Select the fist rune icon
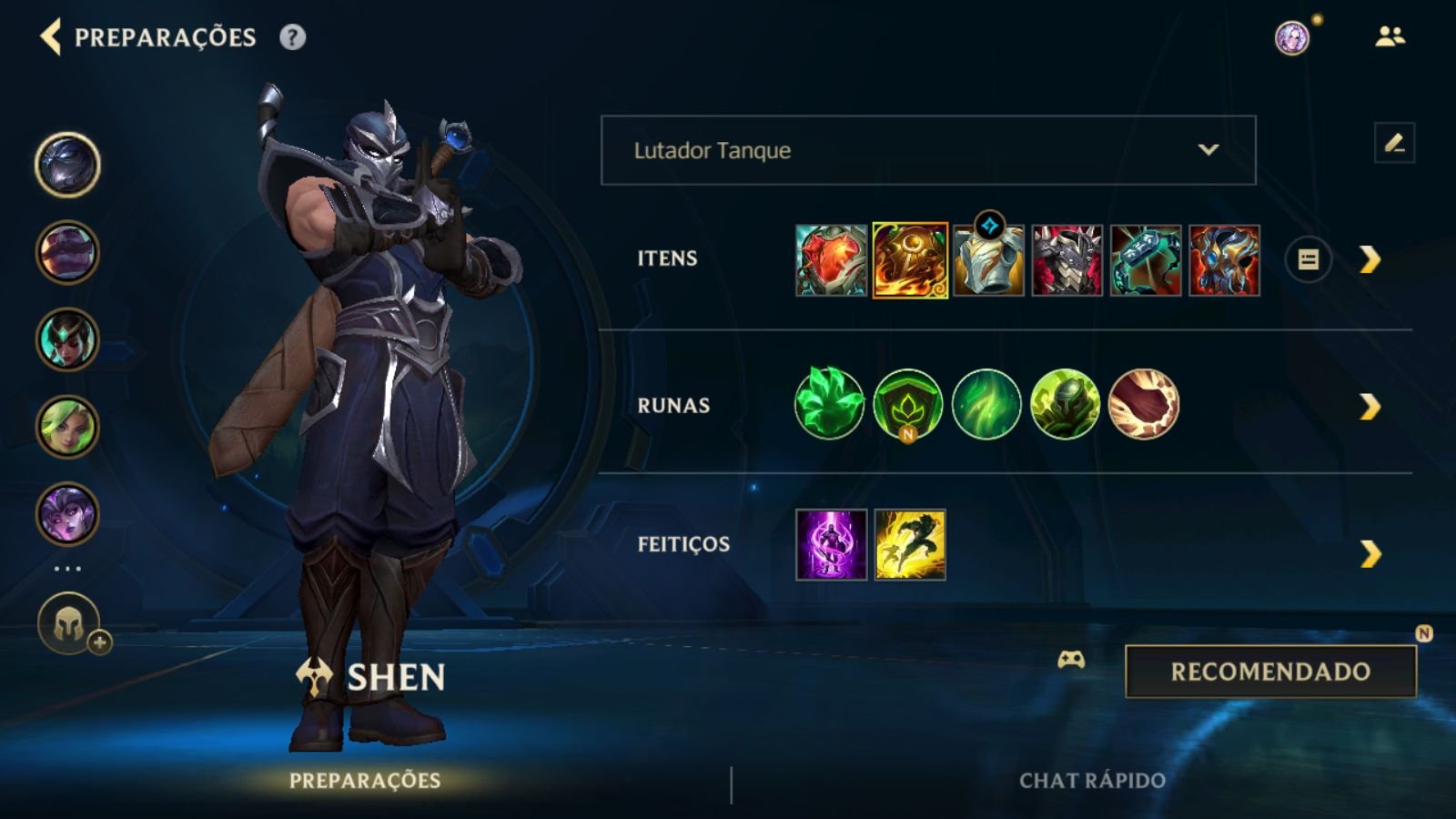This screenshot has height=819, width=1456. click(1144, 404)
